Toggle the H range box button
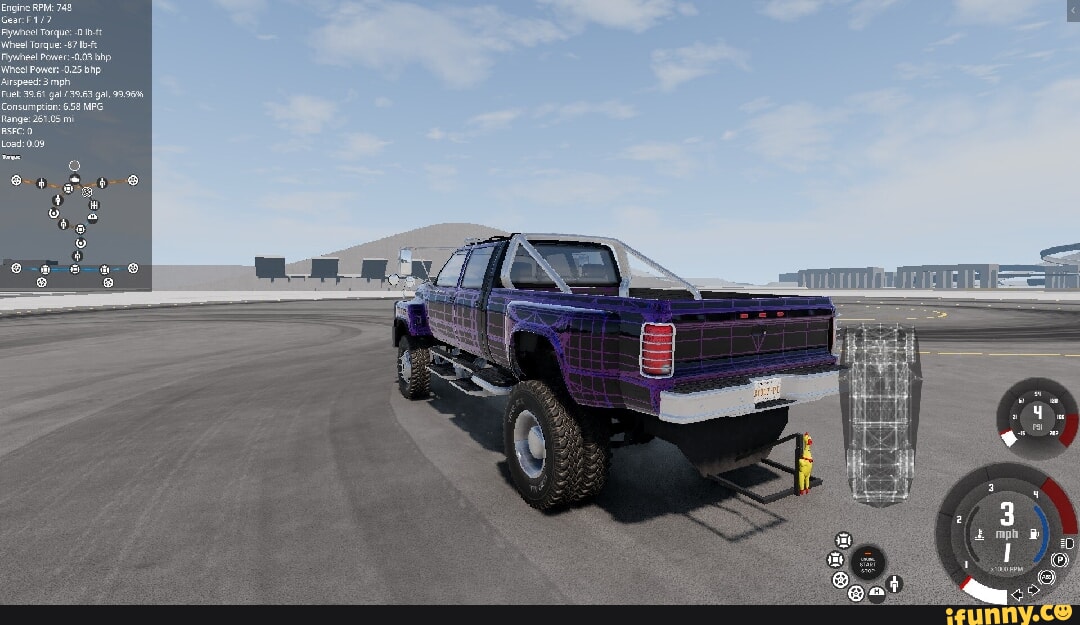The image size is (1080, 625). tap(877, 594)
